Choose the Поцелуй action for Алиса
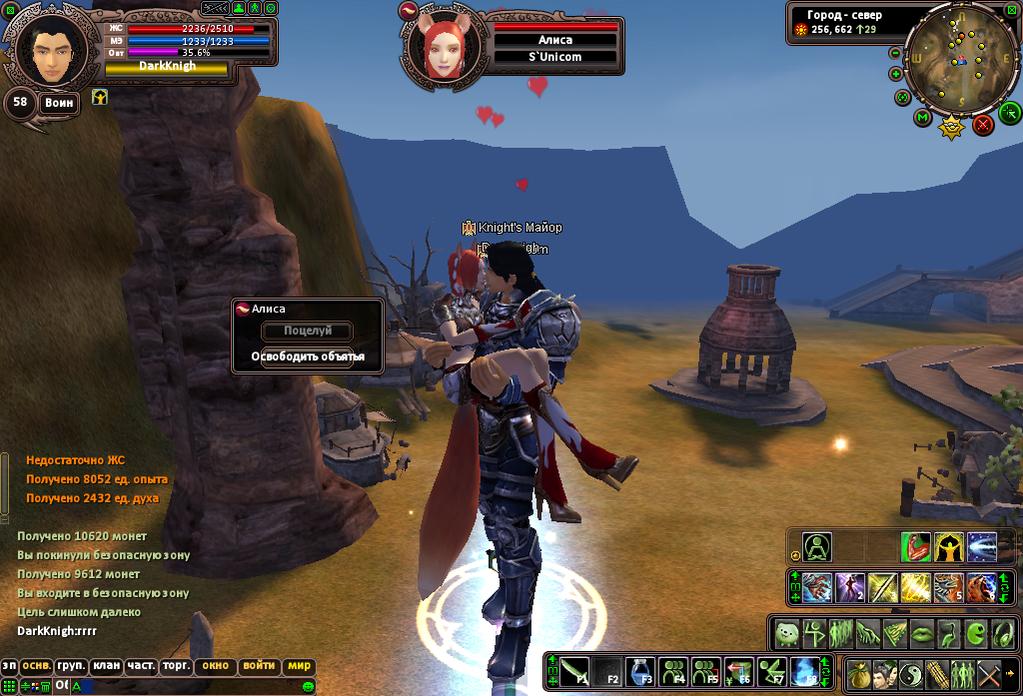The width and height of the screenshot is (1023, 696). 307,331
